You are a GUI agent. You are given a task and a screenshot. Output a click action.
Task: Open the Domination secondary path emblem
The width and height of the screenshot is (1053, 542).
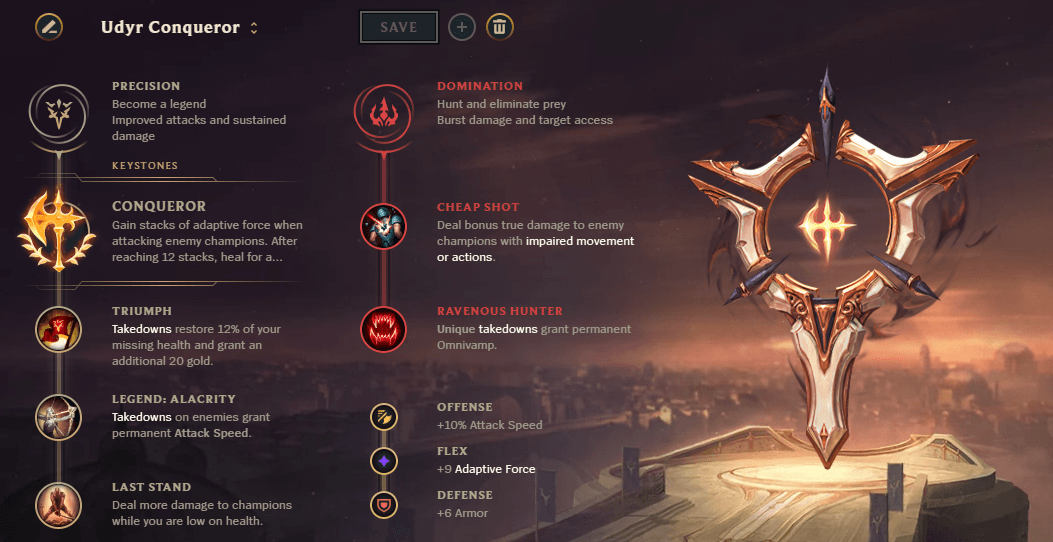[383, 112]
